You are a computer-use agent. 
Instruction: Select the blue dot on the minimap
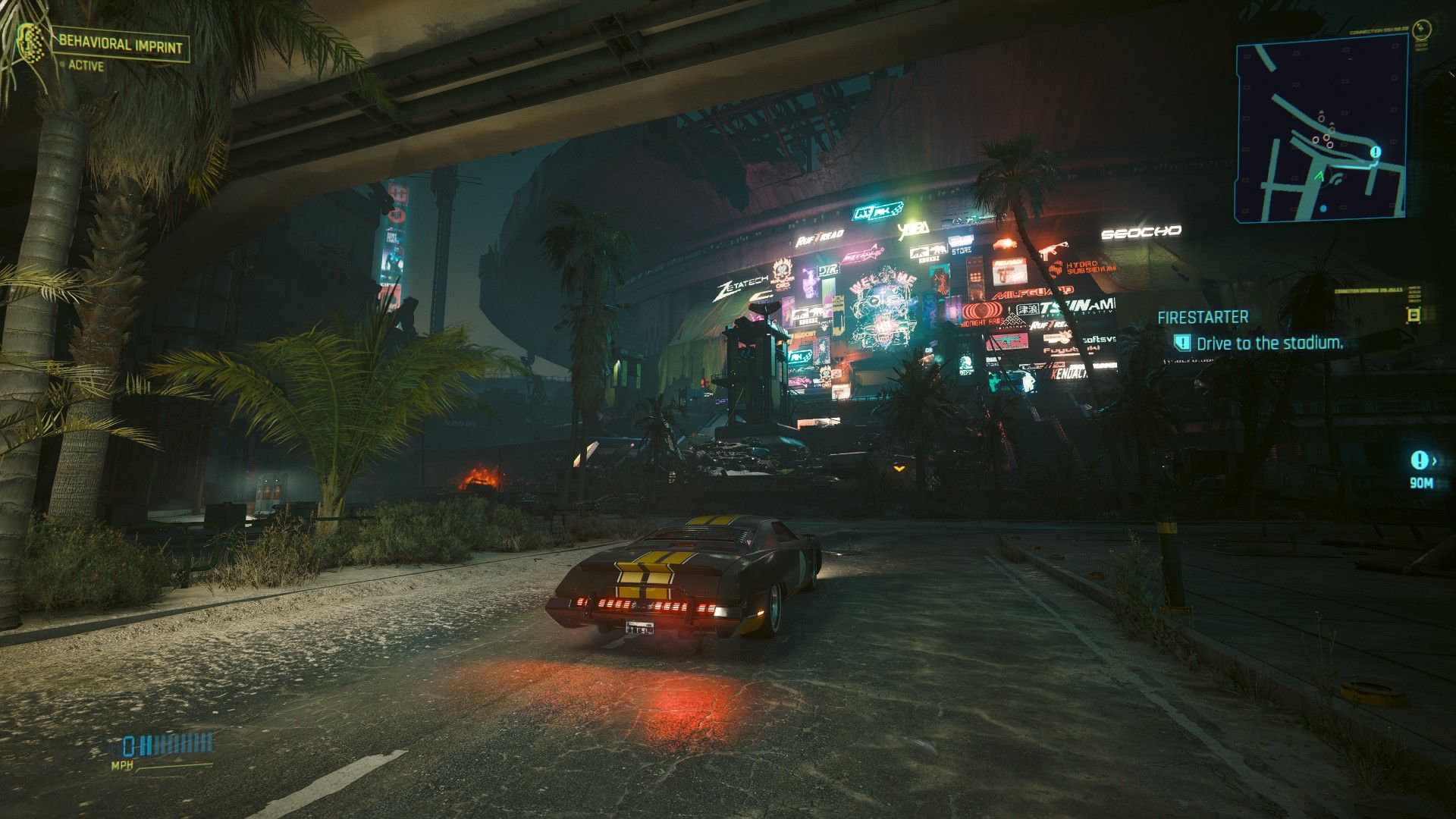coord(1323,209)
